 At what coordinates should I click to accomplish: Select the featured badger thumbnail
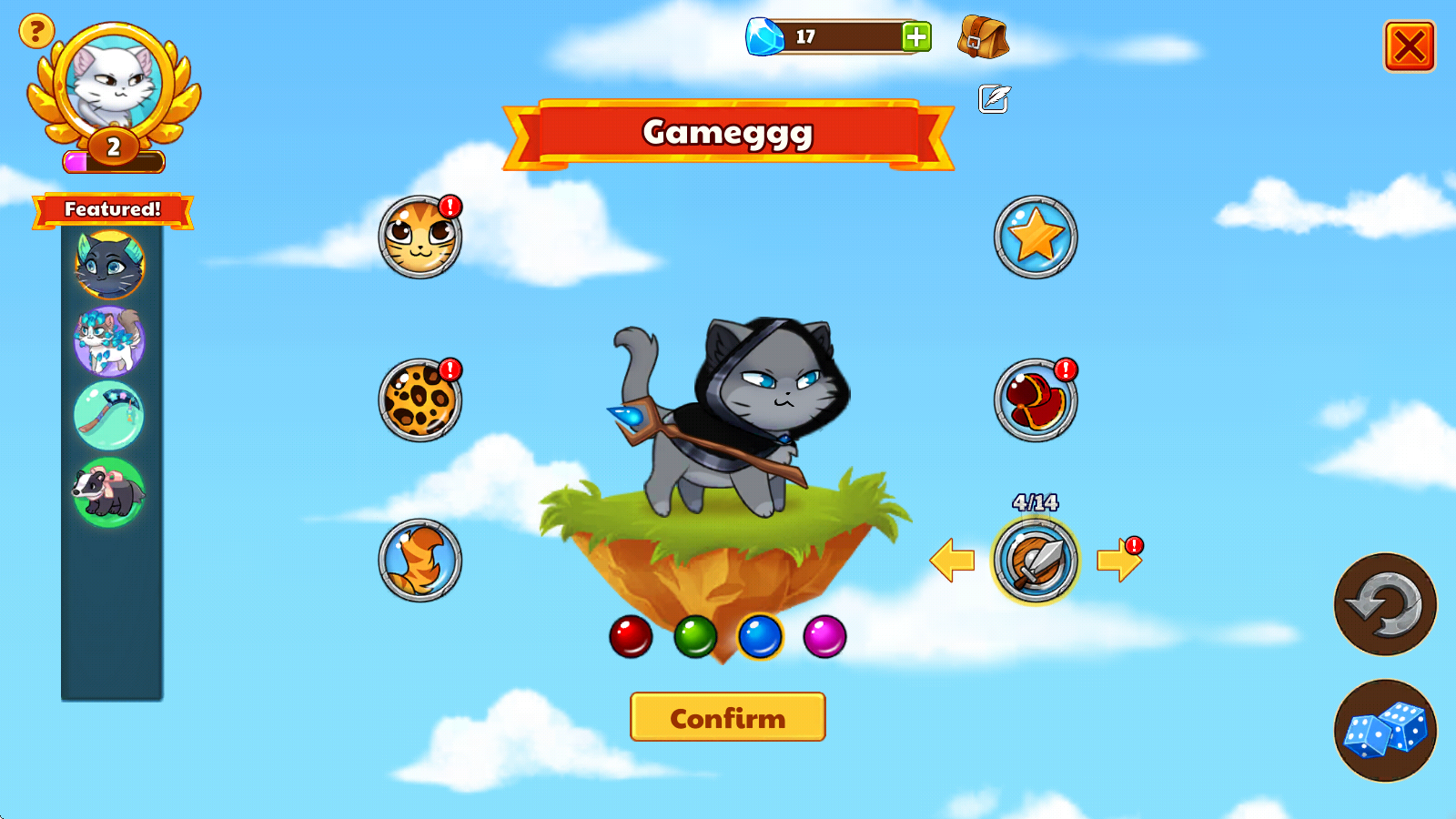109,492
